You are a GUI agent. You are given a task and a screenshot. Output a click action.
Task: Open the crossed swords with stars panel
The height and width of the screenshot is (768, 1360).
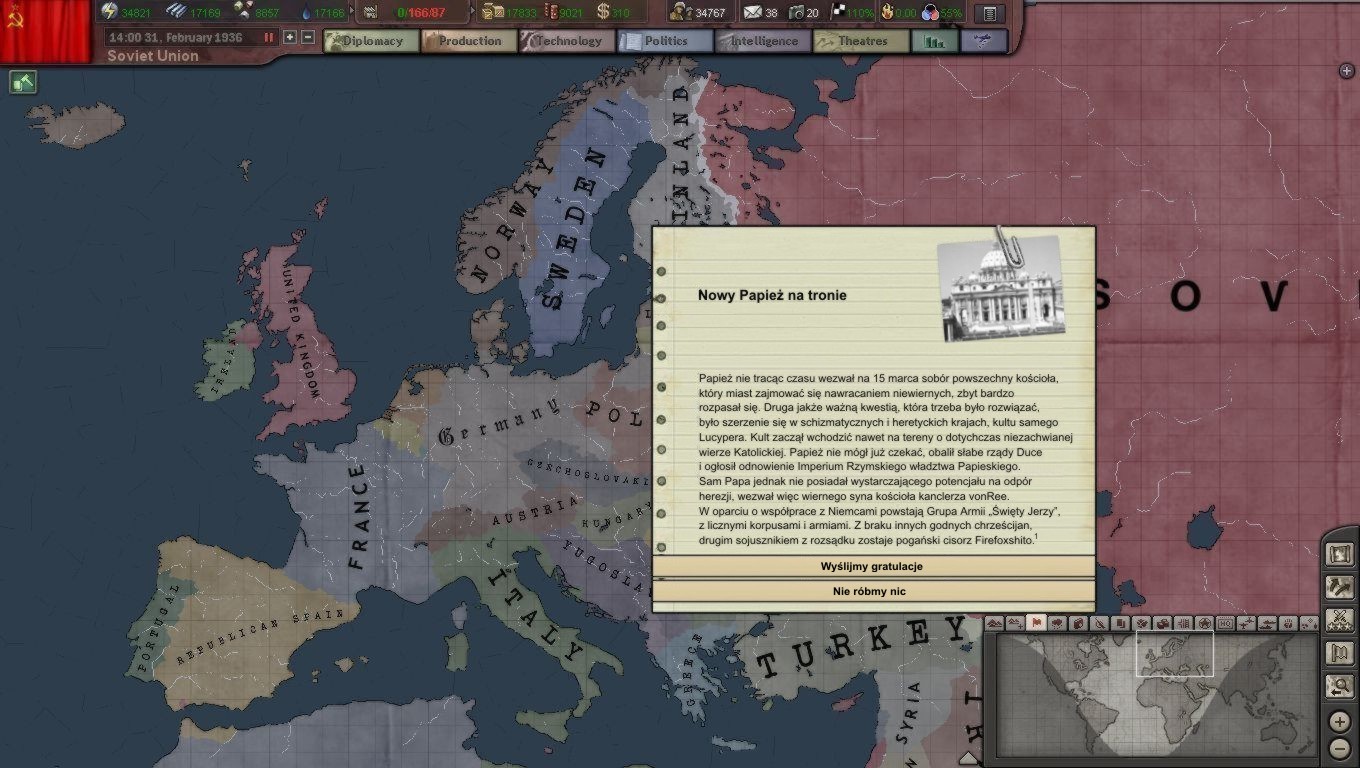point(1339,620)
